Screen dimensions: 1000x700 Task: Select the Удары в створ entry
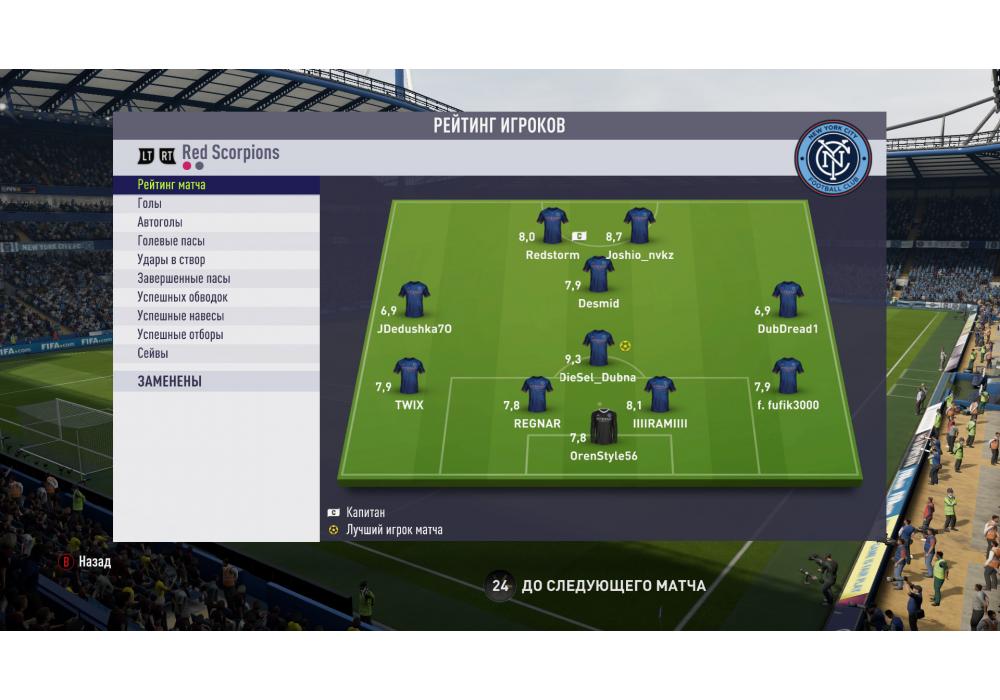click(216, 260)
